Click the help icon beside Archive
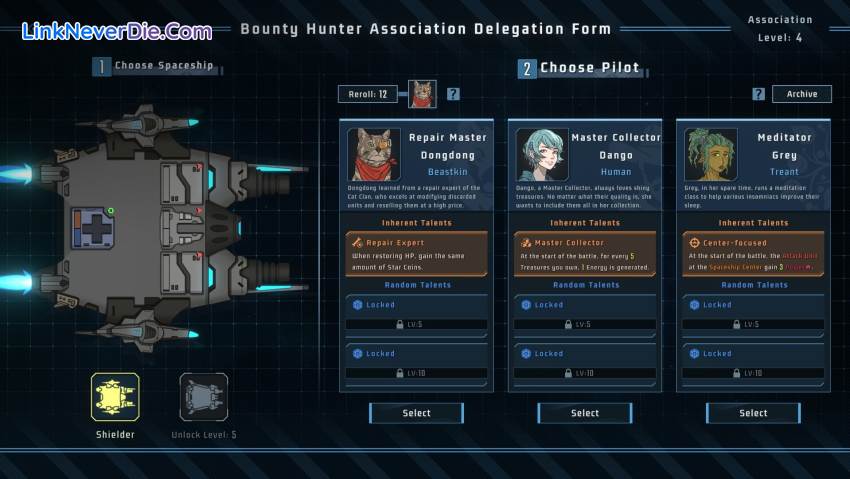Viewport: 850px width, 479px height. pos(759,94)
